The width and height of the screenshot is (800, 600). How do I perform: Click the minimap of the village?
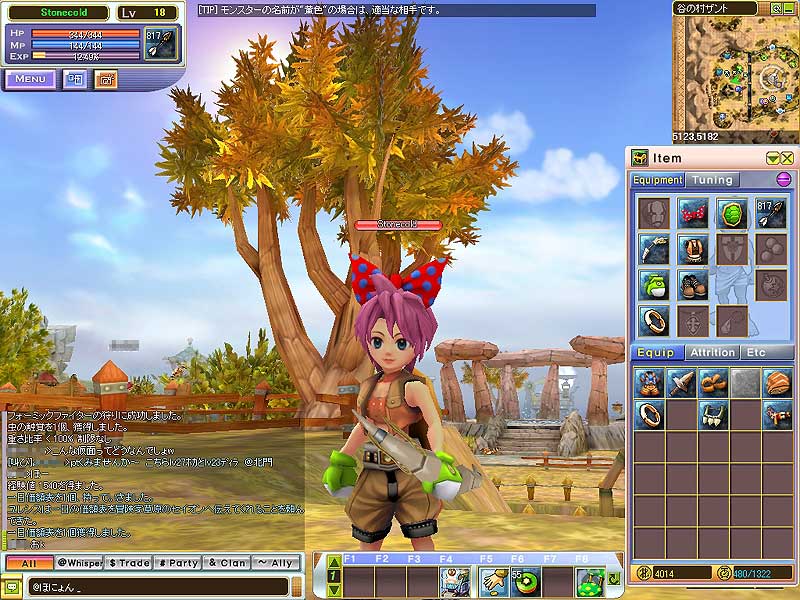[737, 72]
